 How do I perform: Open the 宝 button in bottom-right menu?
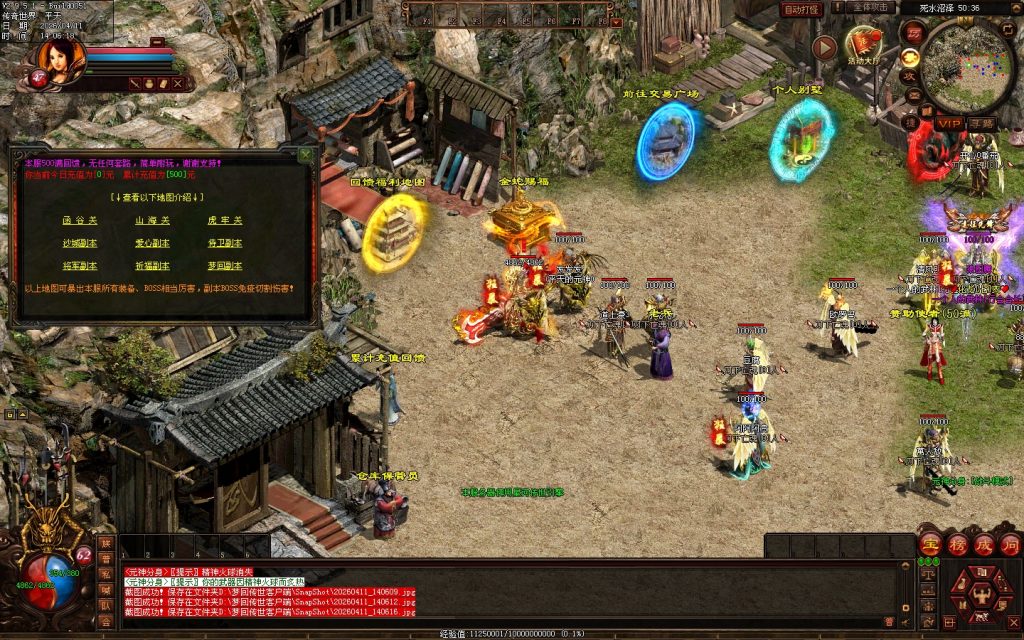tap(930, 545)
